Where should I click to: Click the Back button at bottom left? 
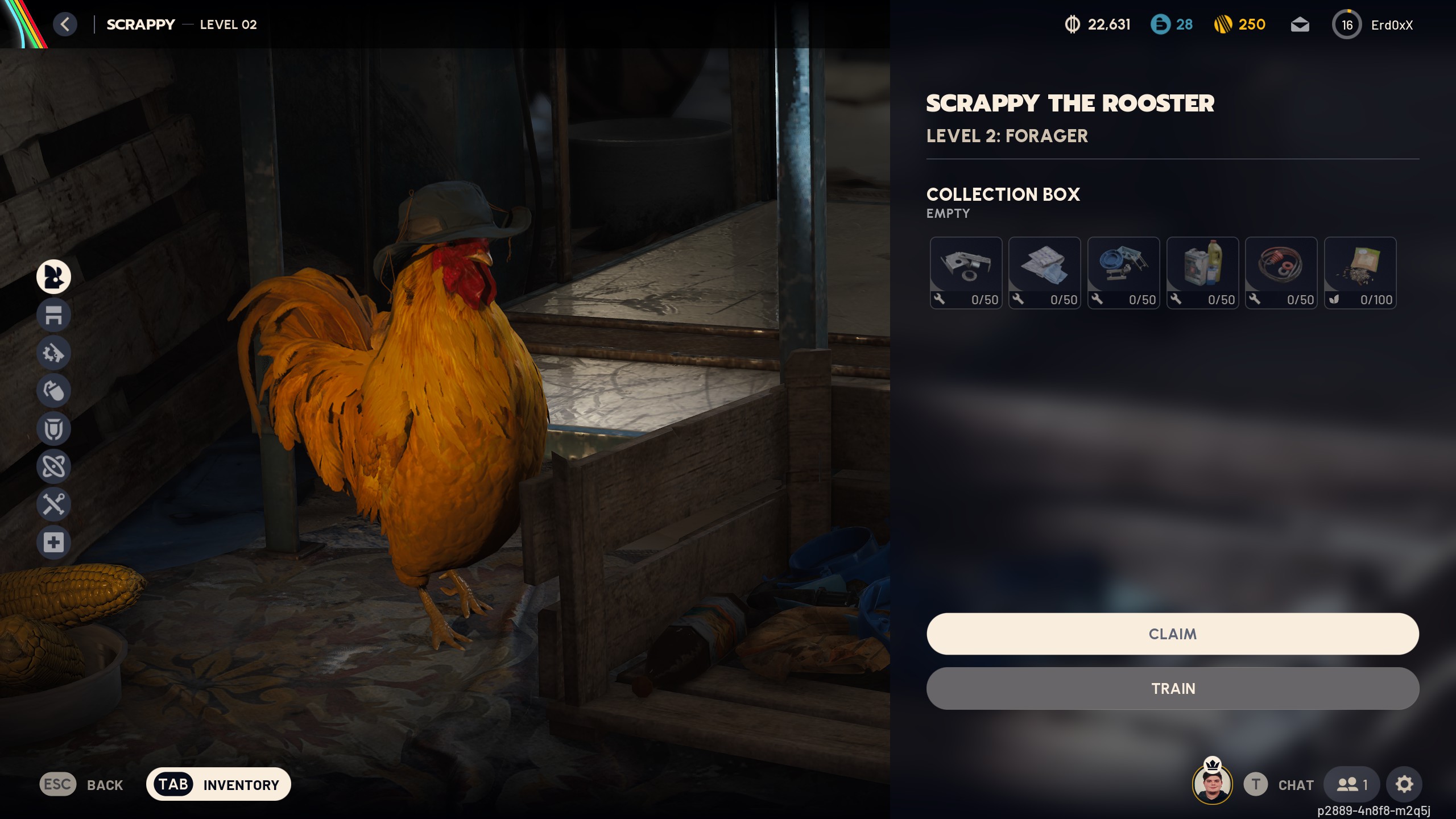tap(82, 784)
